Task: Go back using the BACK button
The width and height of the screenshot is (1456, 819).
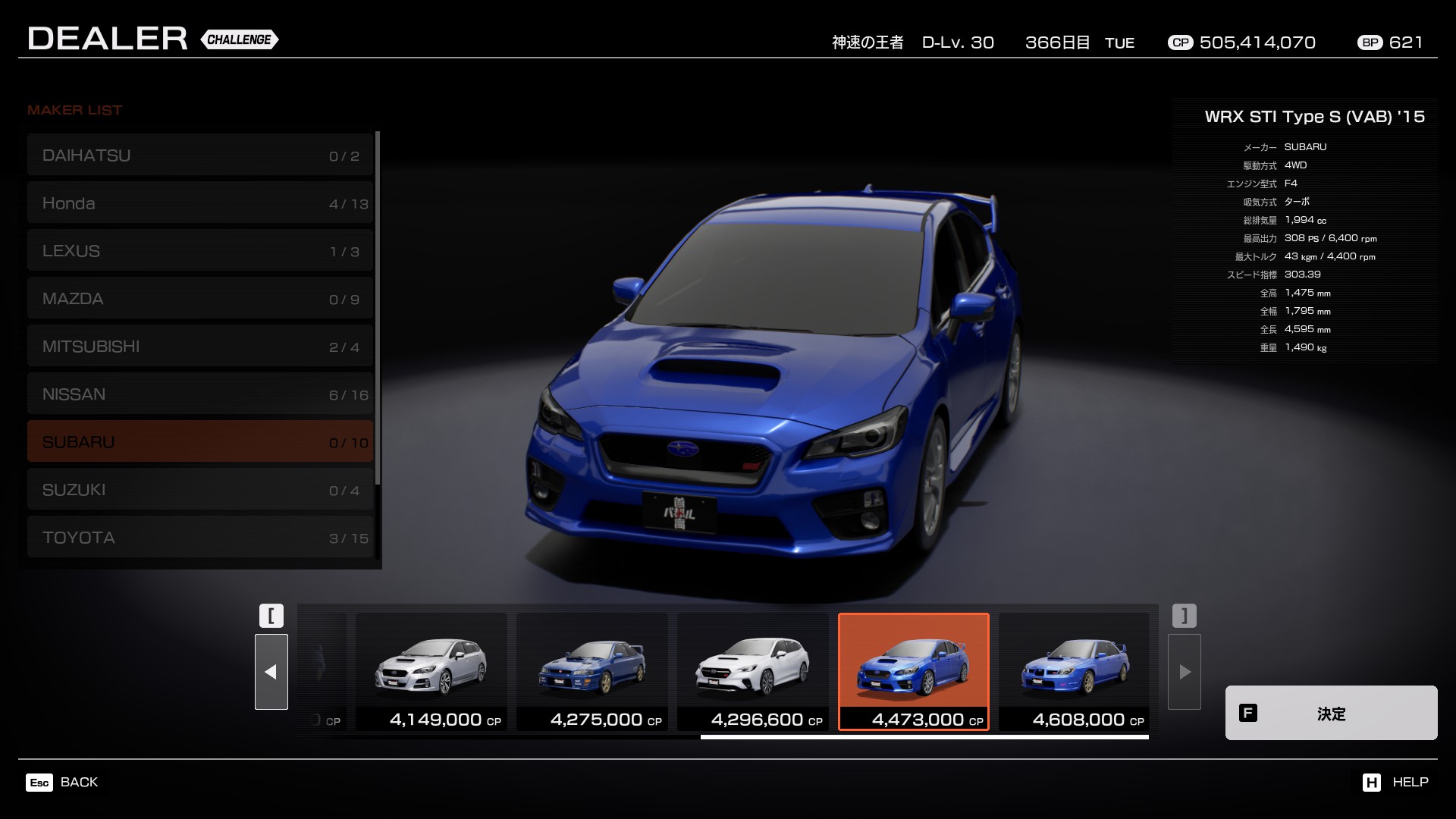Action: [63, 783]
